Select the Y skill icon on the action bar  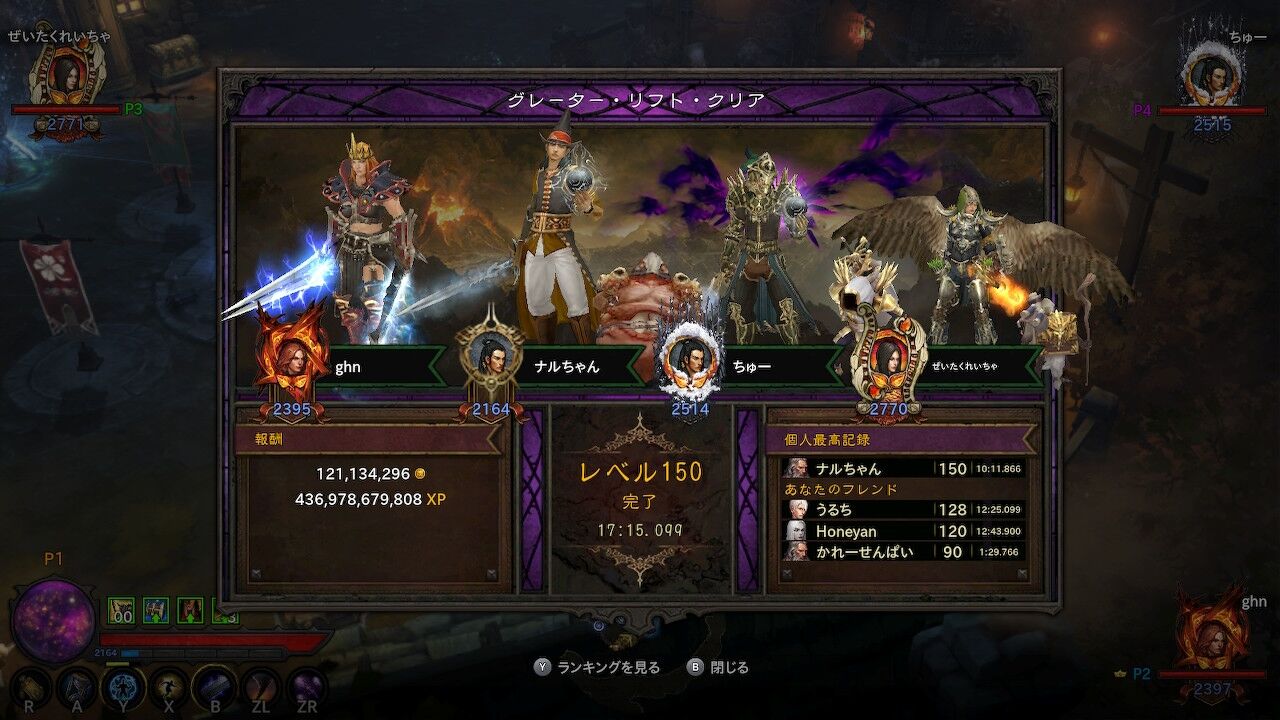[x=122, y=686]
